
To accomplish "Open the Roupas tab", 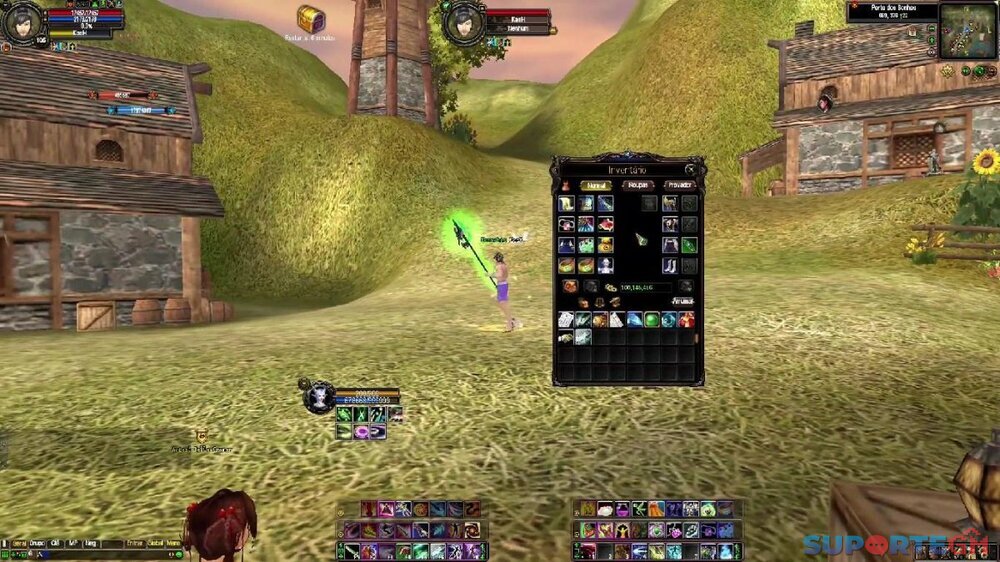I will pos(637,185).
